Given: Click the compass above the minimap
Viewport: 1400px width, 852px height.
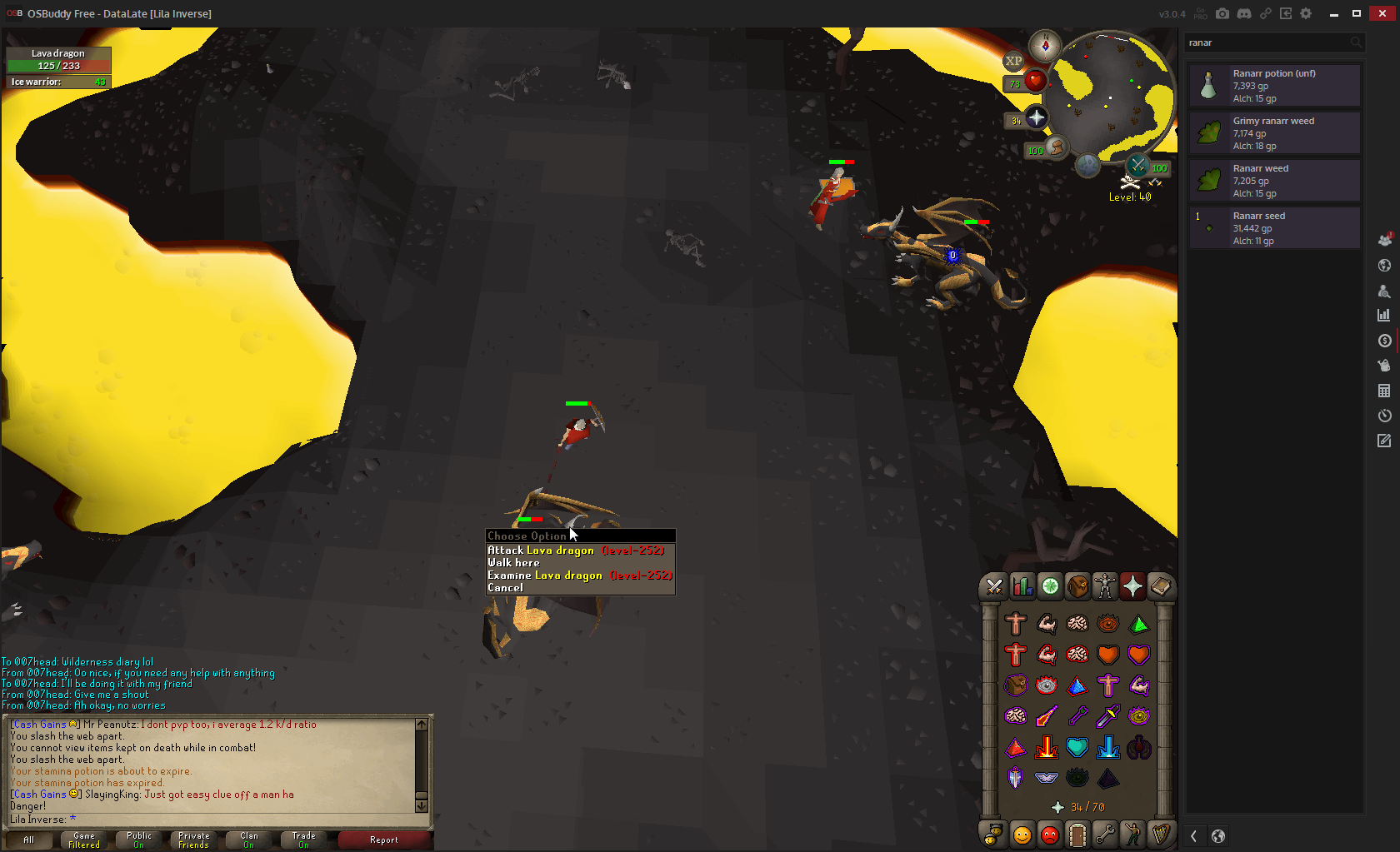Looking at the screenshot, I should point(1044,46).
